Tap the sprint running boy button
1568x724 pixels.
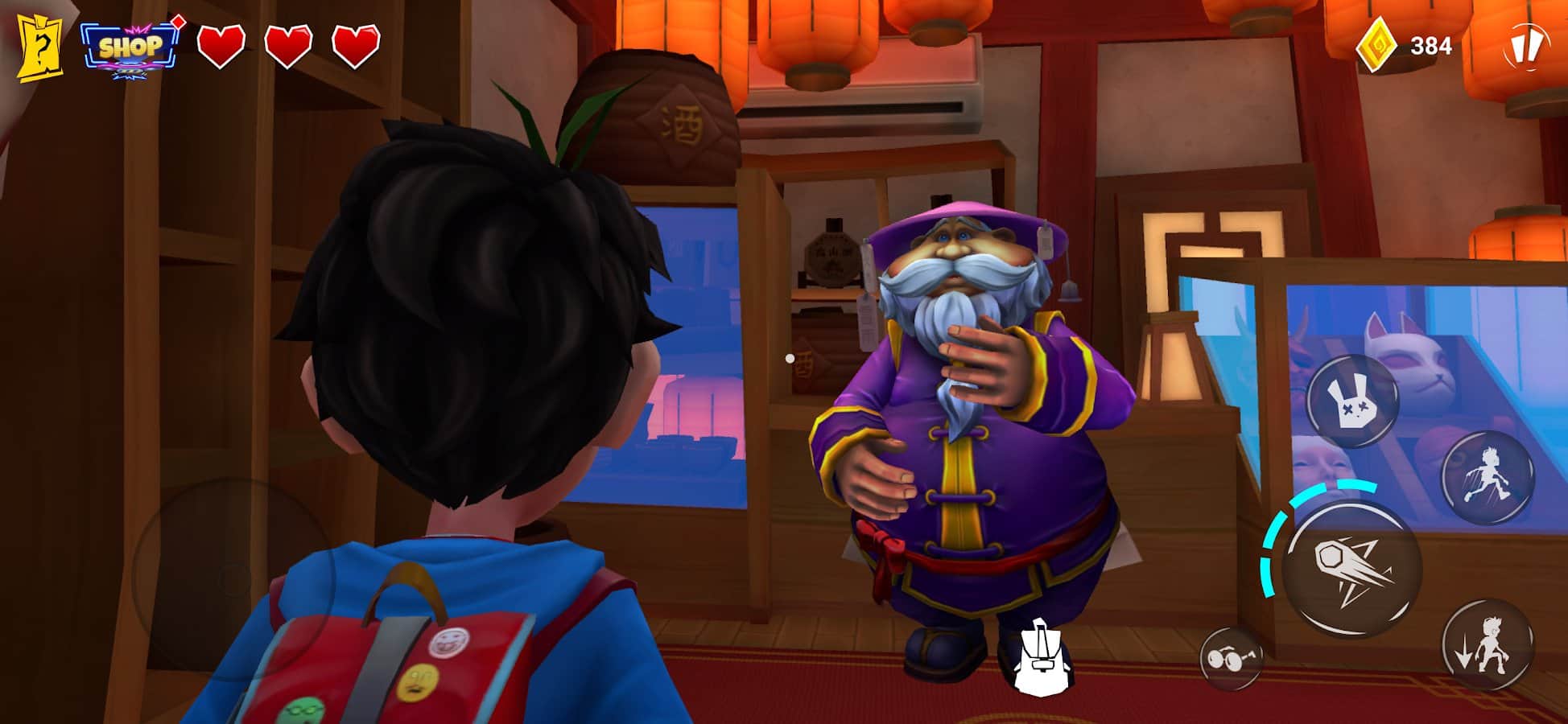1487,477
